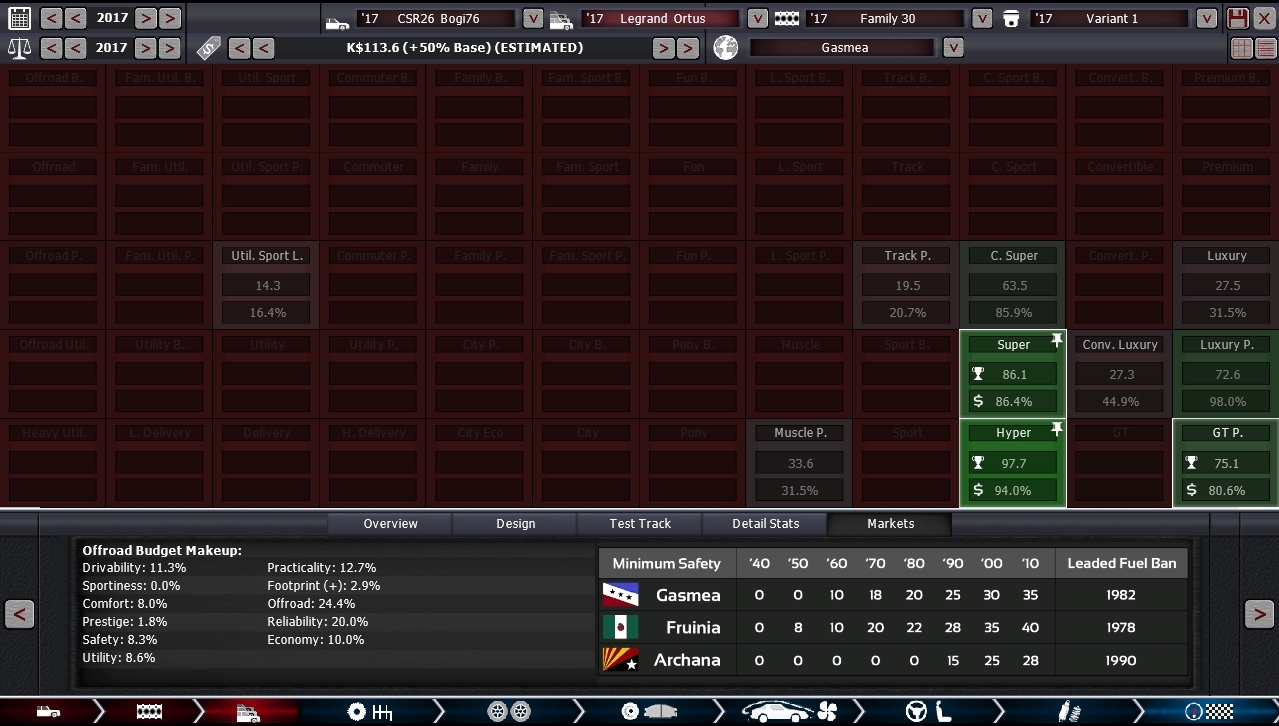Switch to the Overview tab
This screenshot has width=1279, height=726.
(x=390, y=523)
